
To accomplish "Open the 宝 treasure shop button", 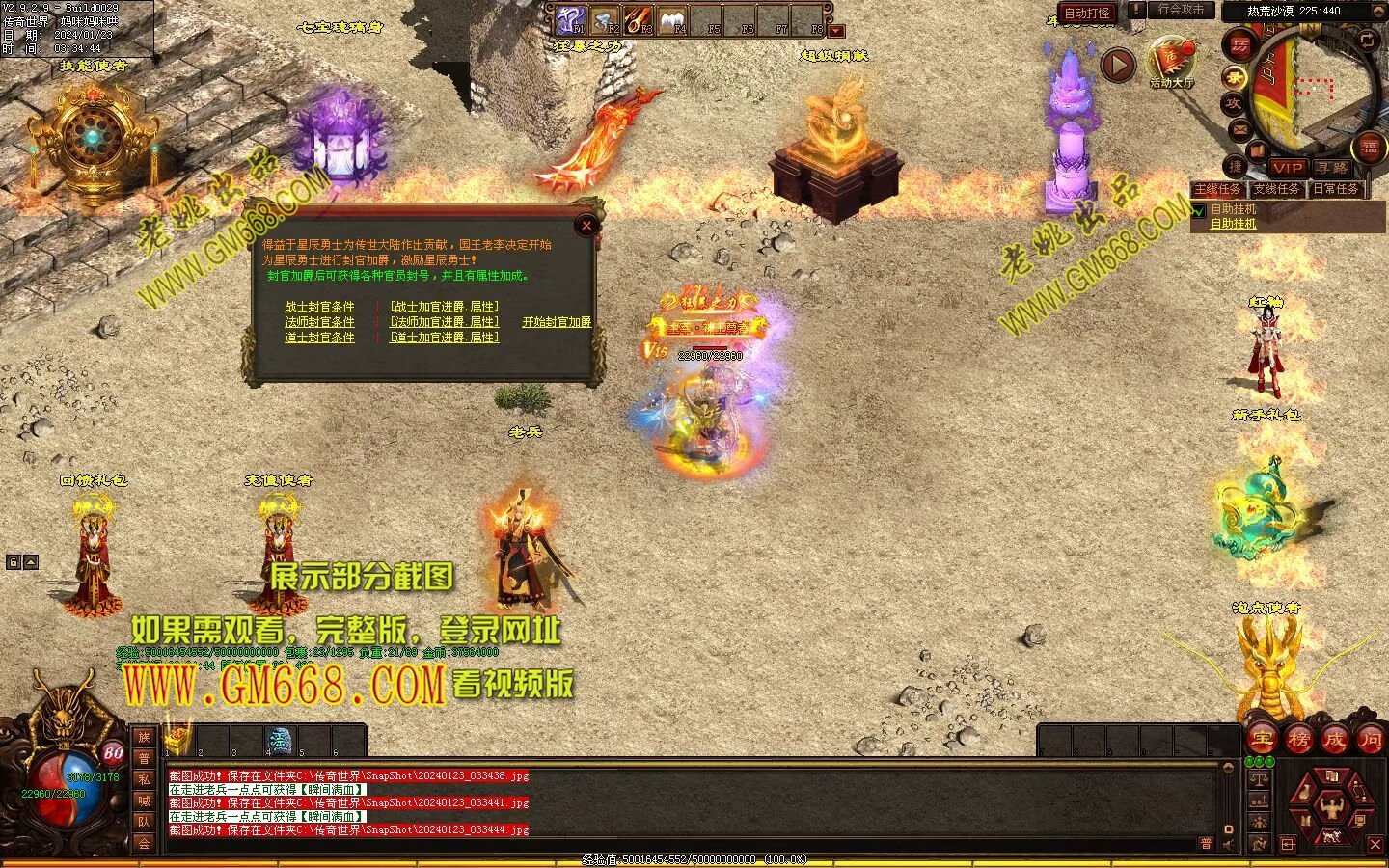I will click(x=1262, y=740).
